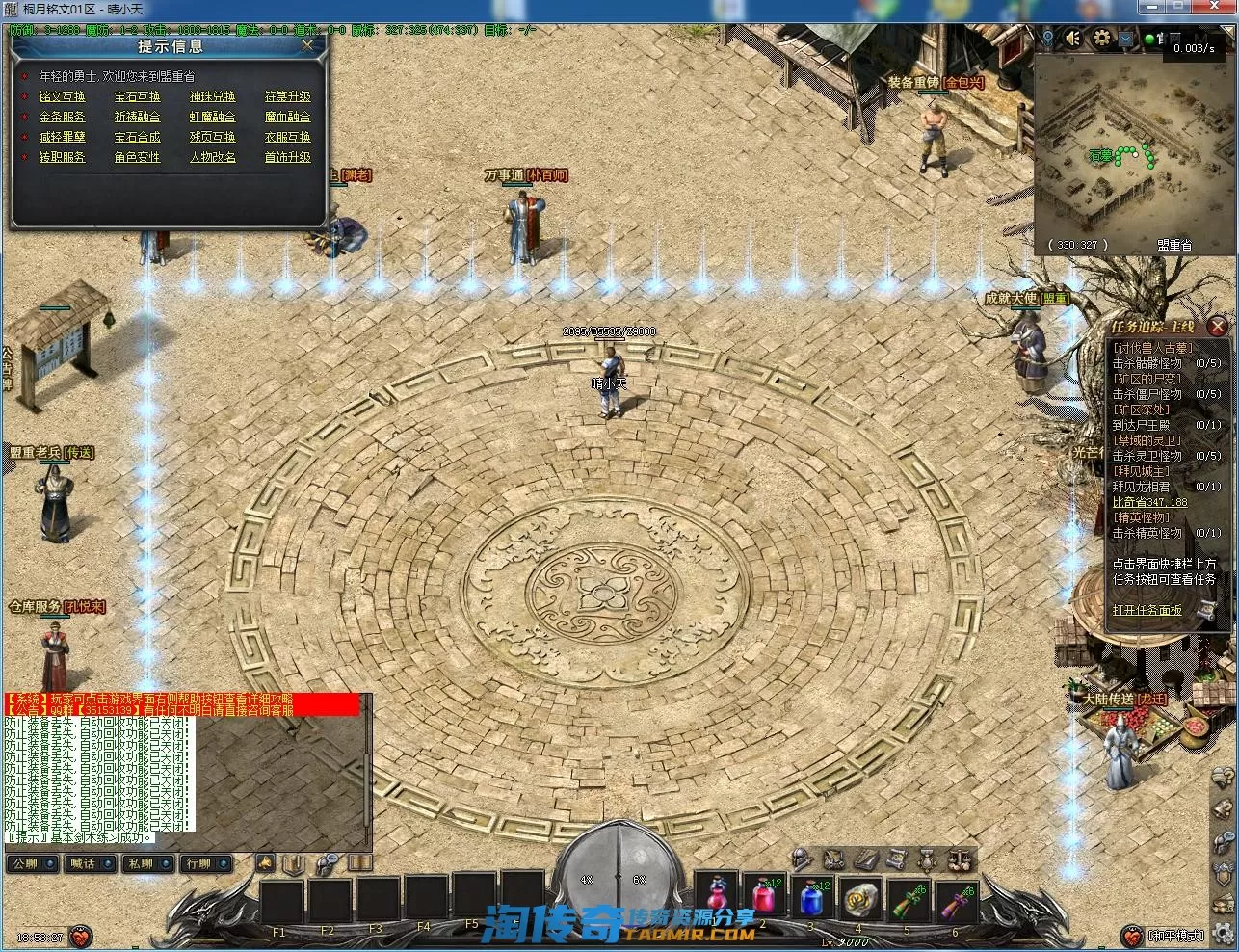Select the 宝石合成 option

coord(138,137)
